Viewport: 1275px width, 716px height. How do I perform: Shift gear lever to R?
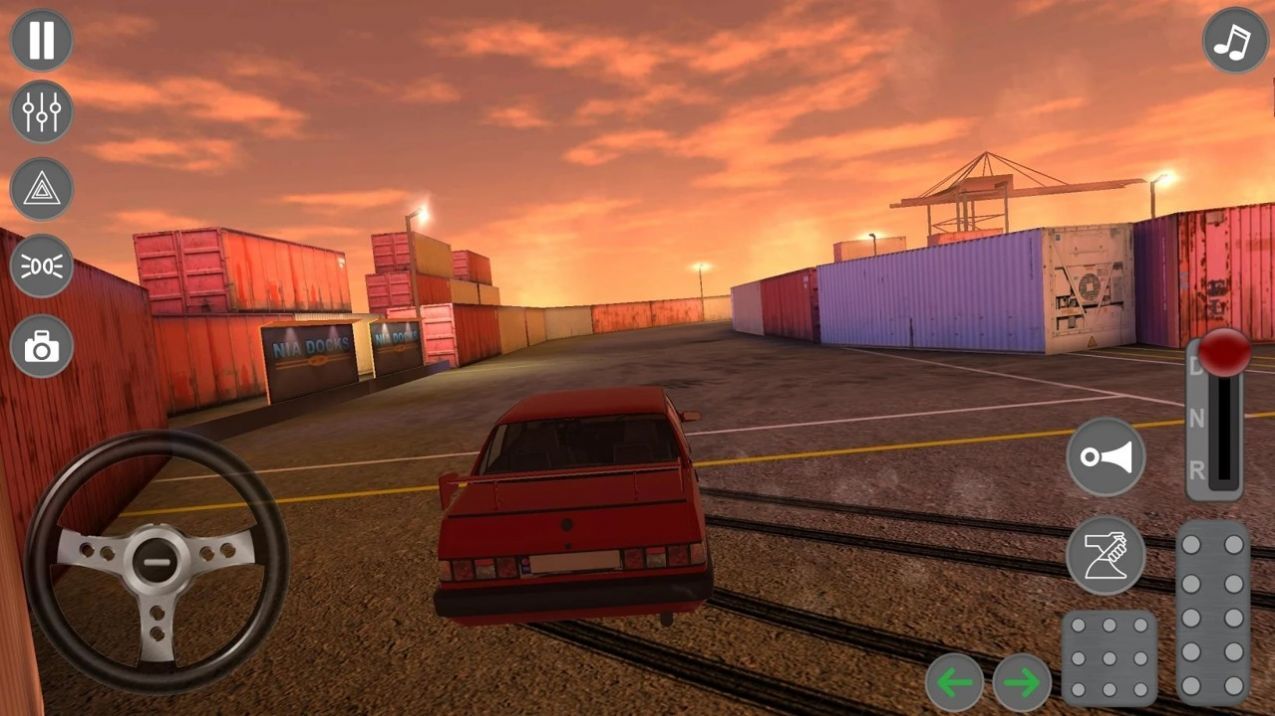tap(1197, 470)
